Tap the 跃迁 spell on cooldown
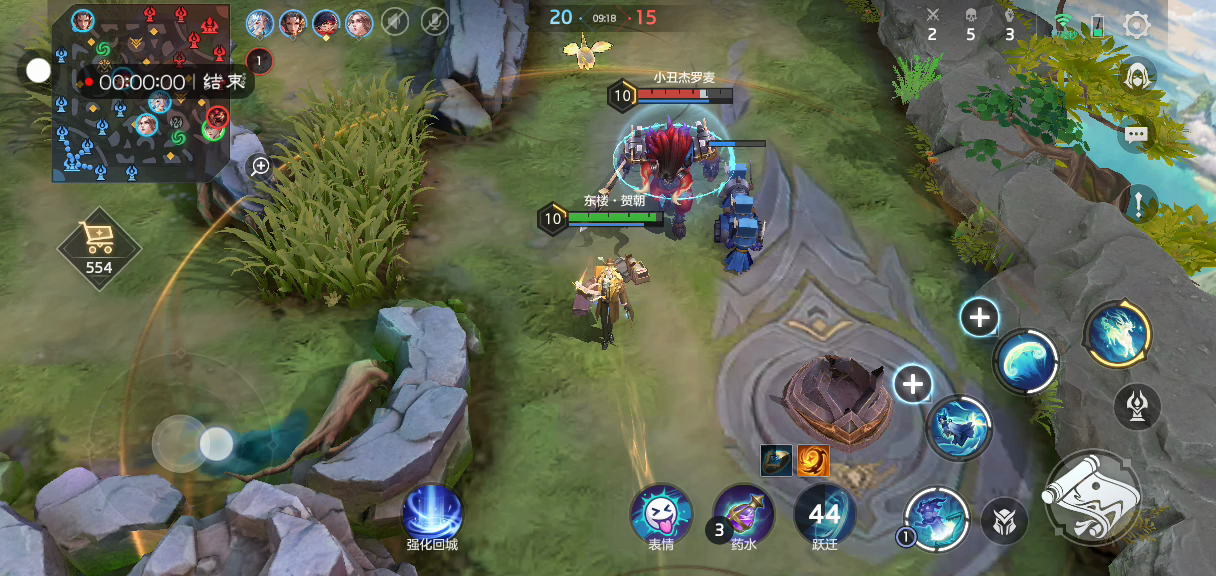The image size is (1216, 576). (825, 514)
